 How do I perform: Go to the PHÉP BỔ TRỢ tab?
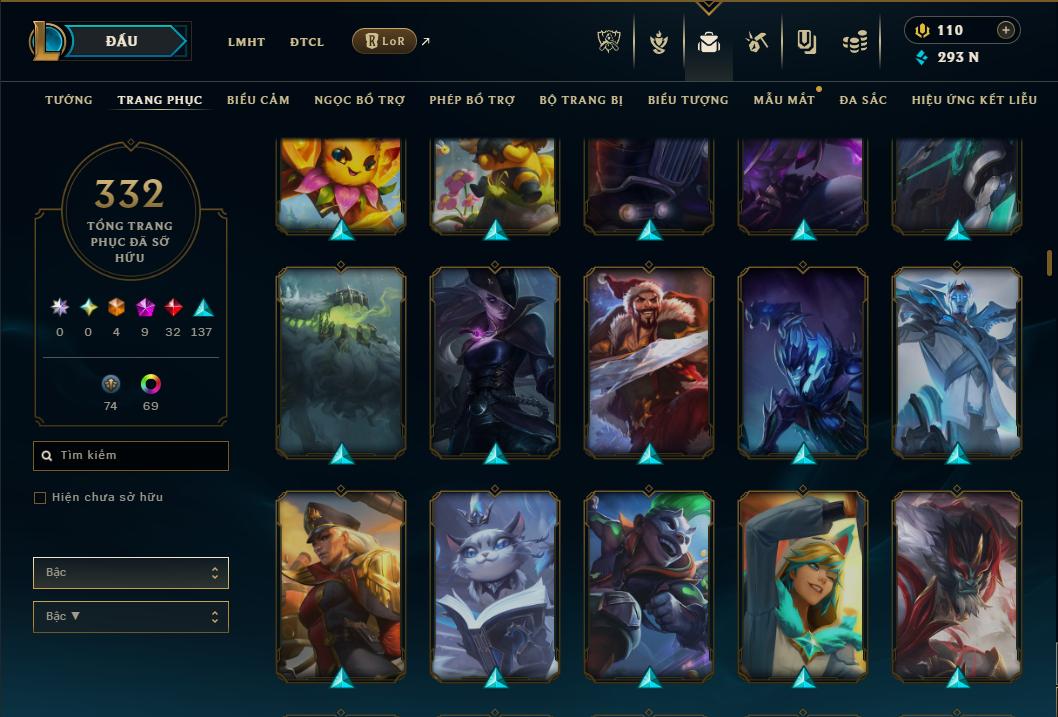click(x=472, y=100)
